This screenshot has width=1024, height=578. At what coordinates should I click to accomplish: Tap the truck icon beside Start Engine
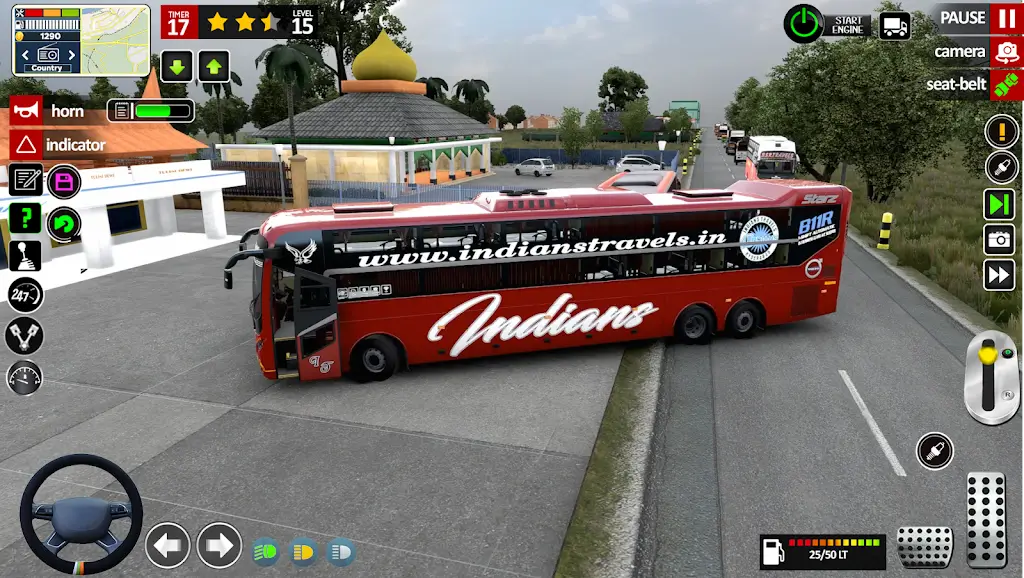[895, 25]
